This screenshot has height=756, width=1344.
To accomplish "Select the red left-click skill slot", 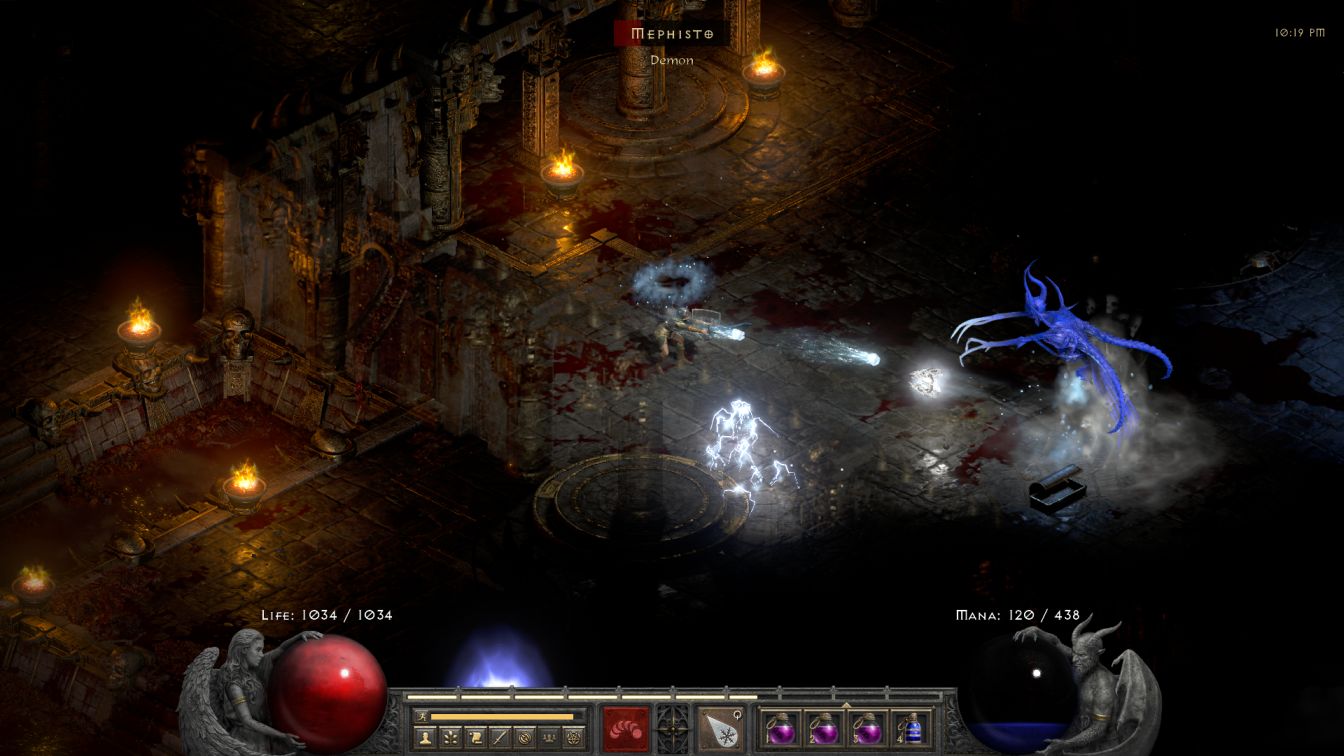I will (x=625, y=727).
